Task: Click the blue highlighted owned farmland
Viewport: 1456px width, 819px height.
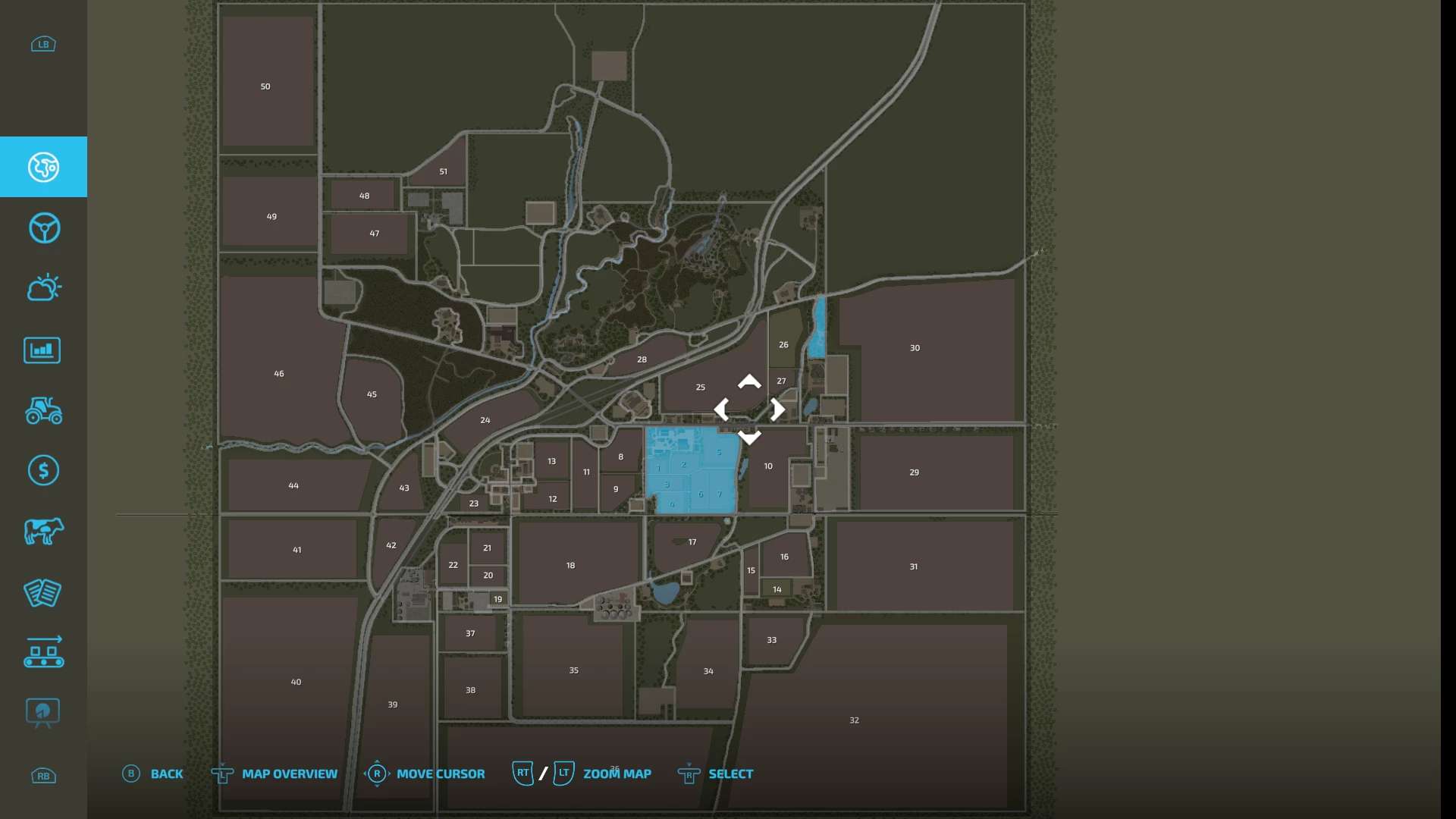Action: (x=690, y=470)
